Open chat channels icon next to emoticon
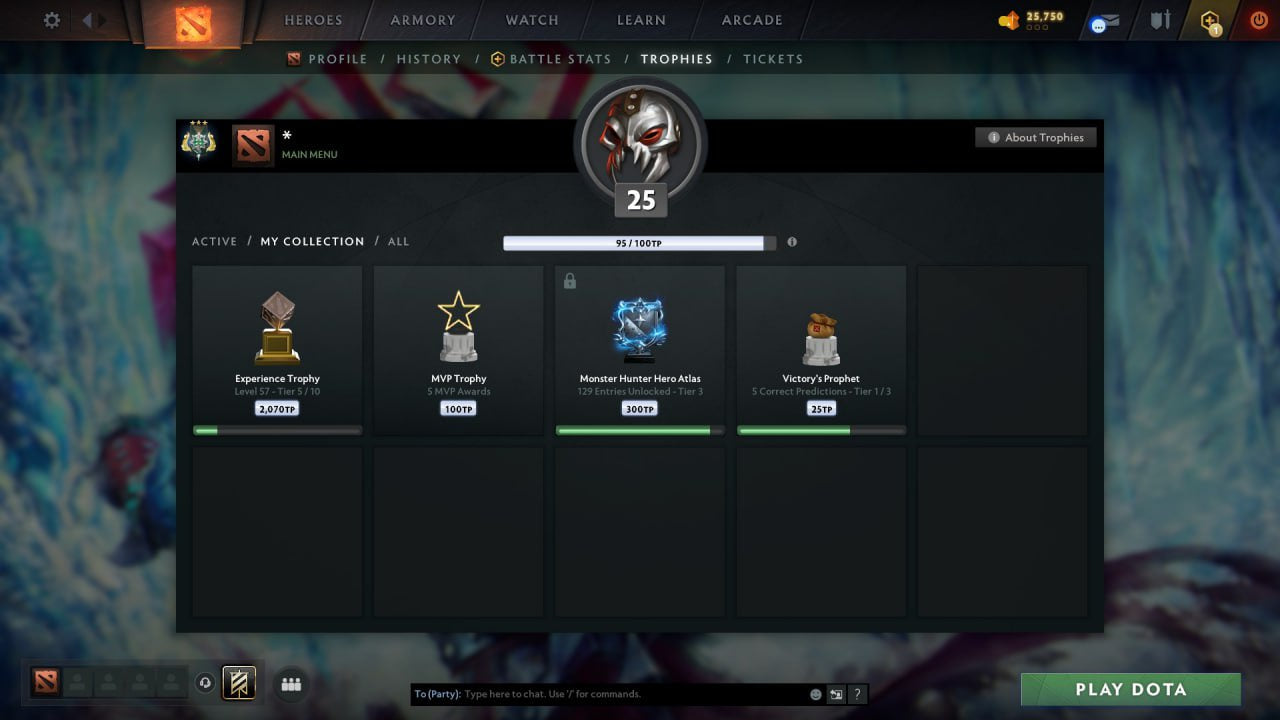This screenshot has height=720, width=1280. (836, 694)
